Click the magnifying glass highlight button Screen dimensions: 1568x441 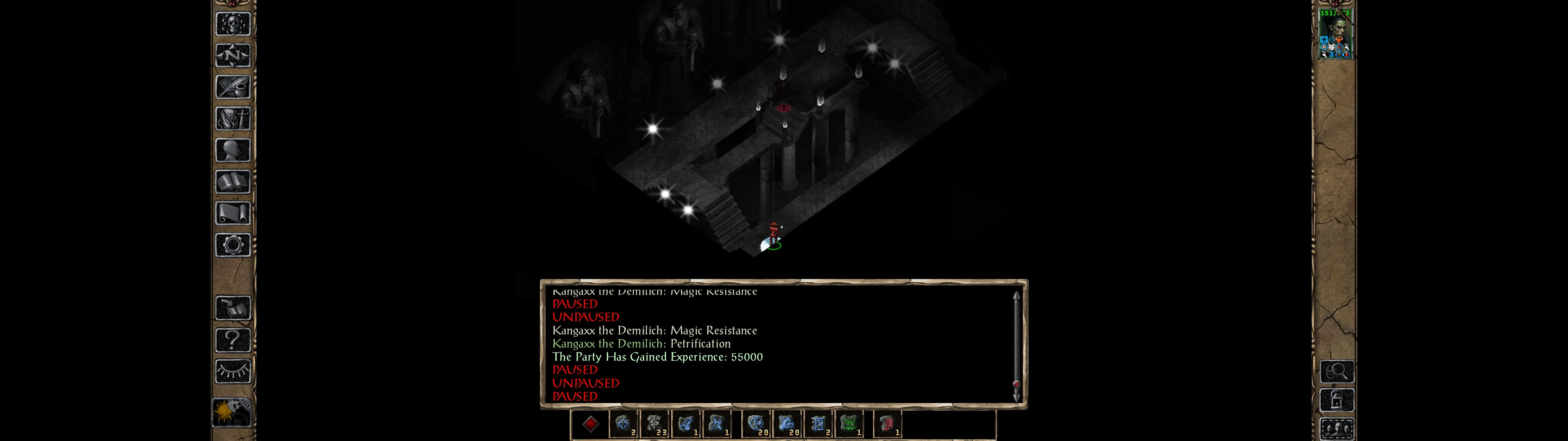click(x=1336, y=371)
